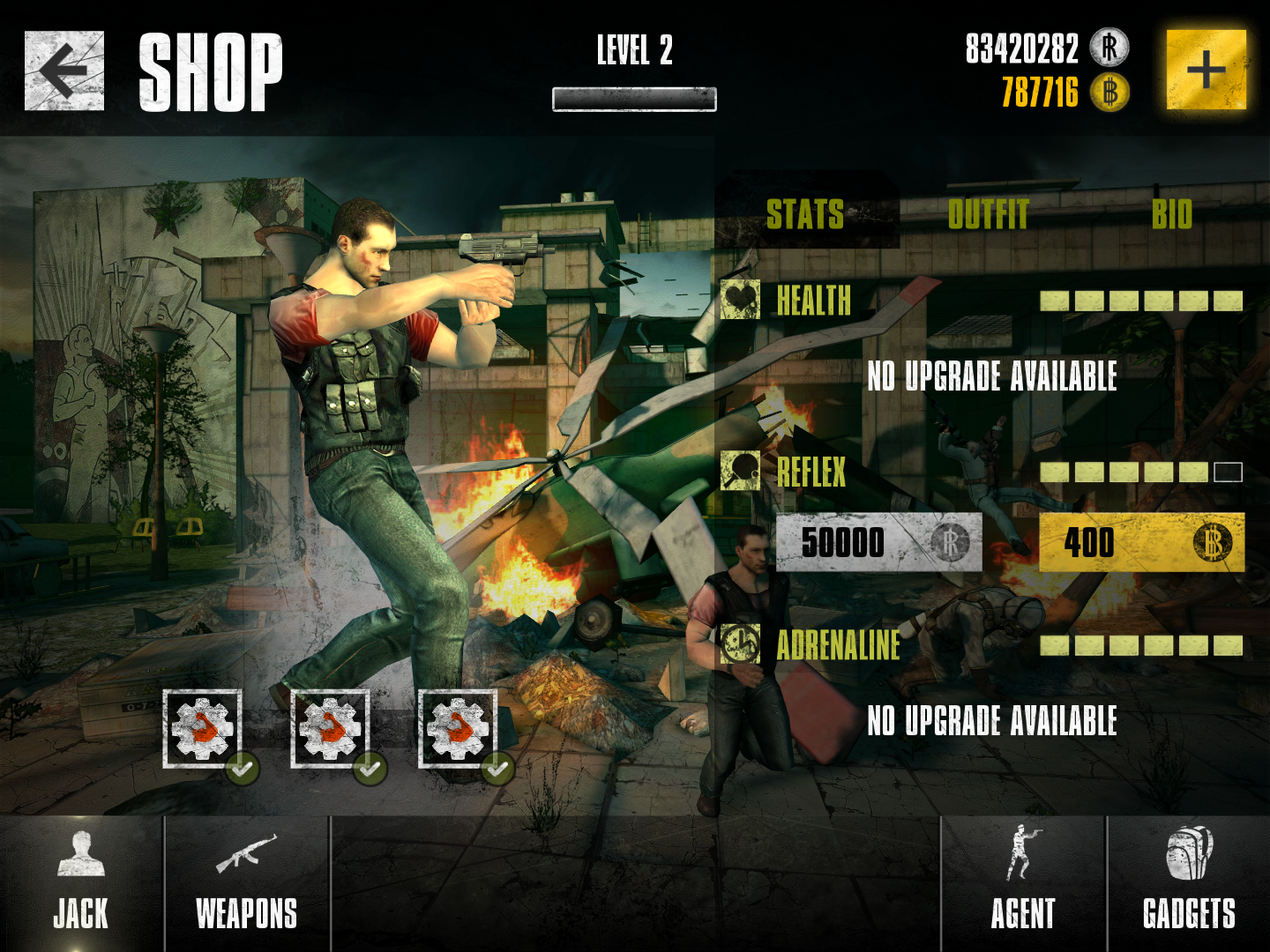The width and height of the screenshot is (1270, 952).
Task: Open the yellow plus currency purchase button
Action: [x=1206, y=70]
